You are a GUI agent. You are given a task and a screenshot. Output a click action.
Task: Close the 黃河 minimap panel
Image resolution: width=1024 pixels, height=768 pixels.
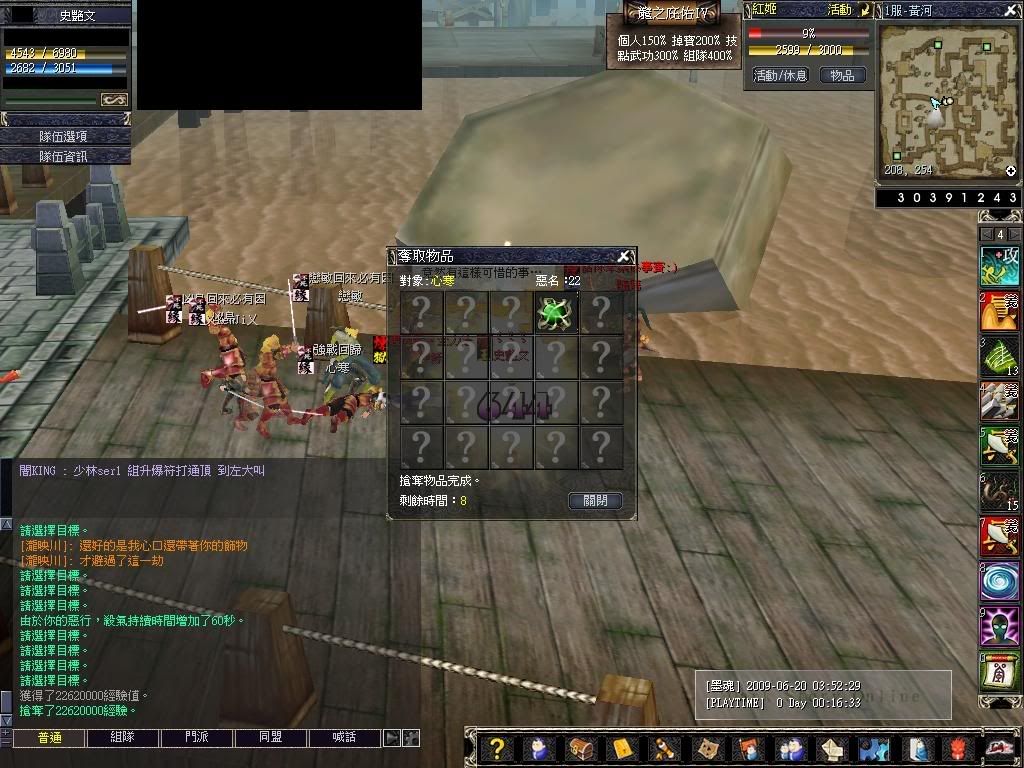[1012, 10]
